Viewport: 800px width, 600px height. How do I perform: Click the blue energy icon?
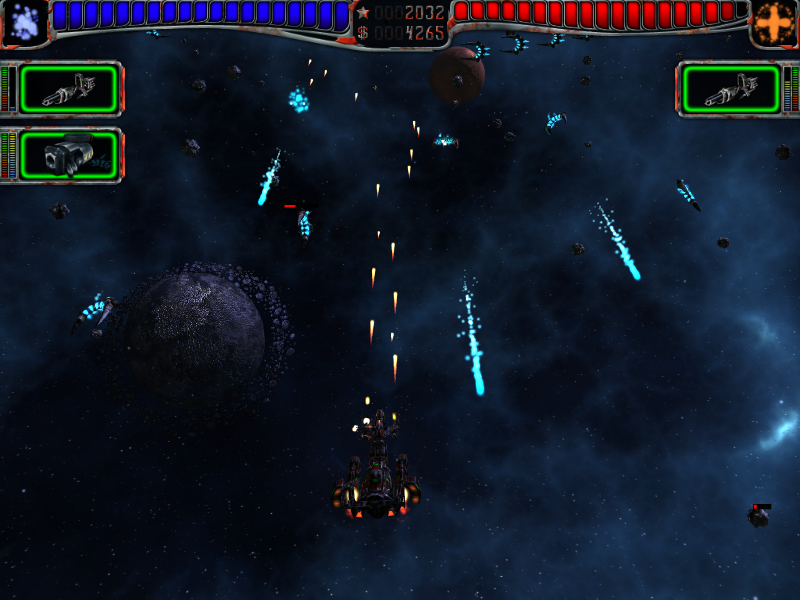click(x=24, y=23)
